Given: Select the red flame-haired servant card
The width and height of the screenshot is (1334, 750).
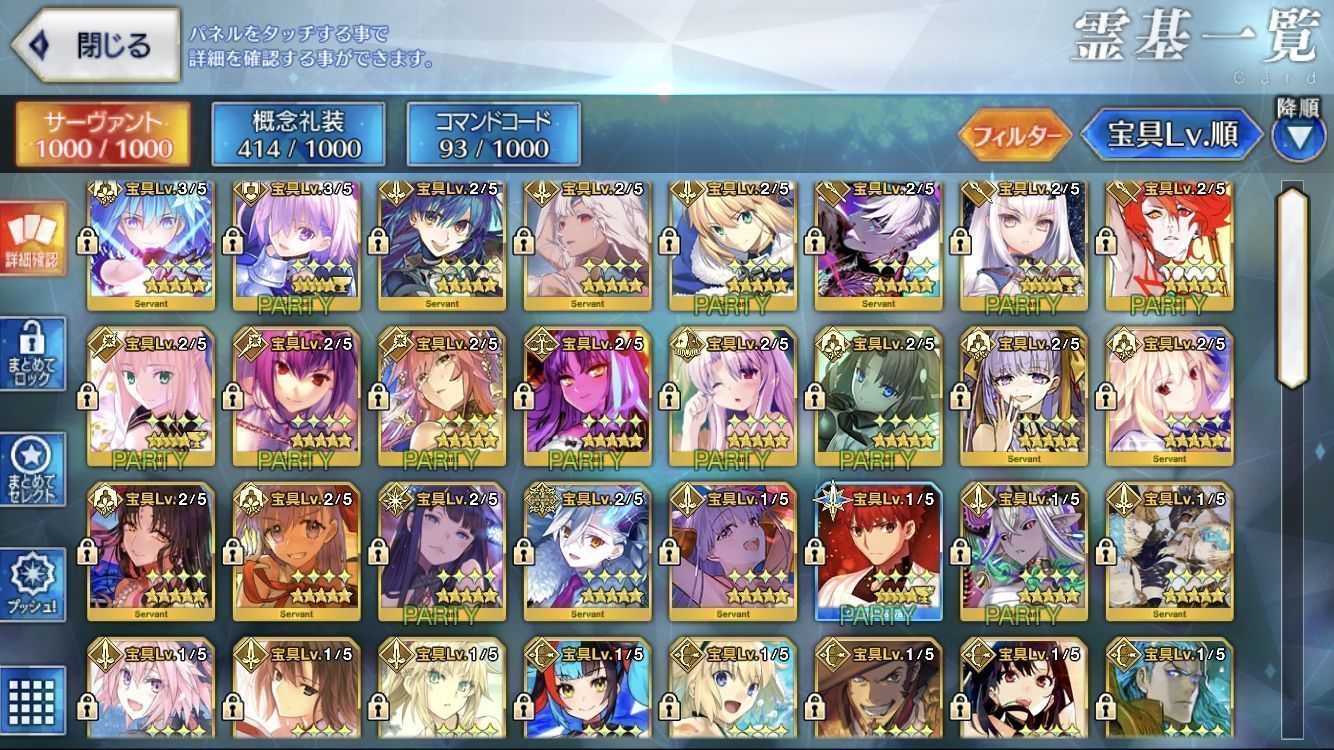Looking at the screenshot, I should pos(1168,240).
